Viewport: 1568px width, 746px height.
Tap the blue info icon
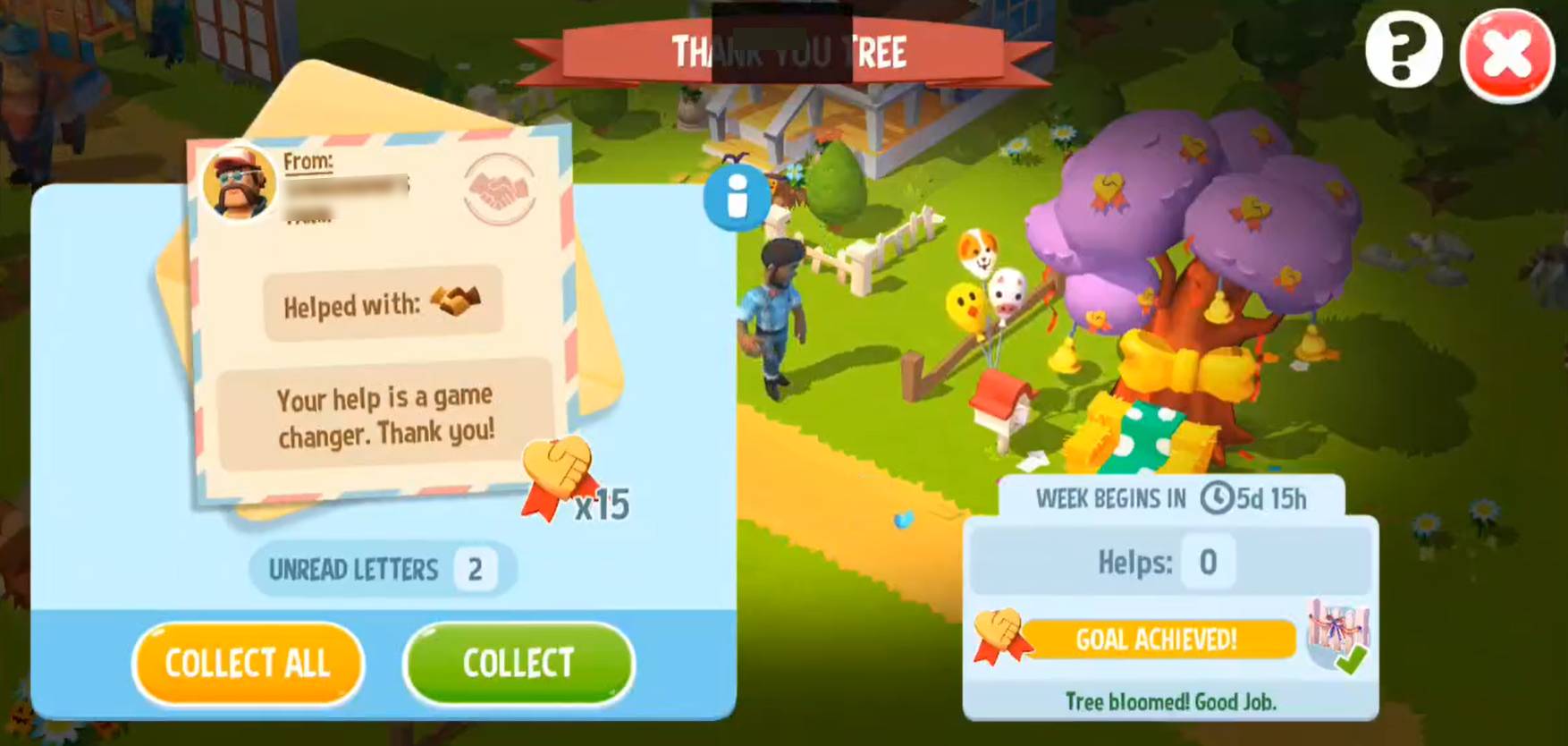(x=737, y=197)
